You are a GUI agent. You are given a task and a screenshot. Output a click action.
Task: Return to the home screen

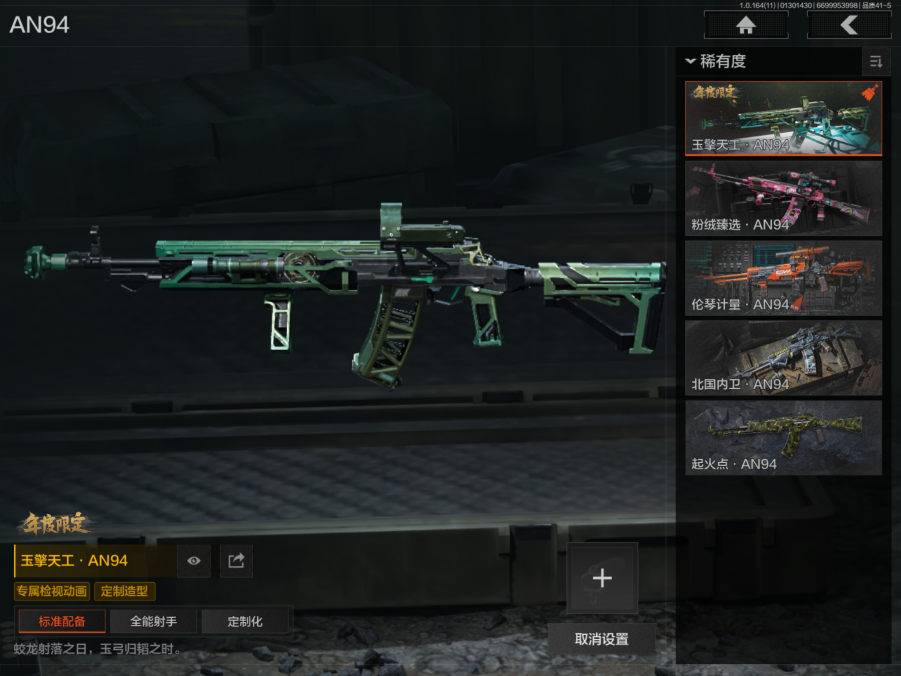click(x=745, y=25)
